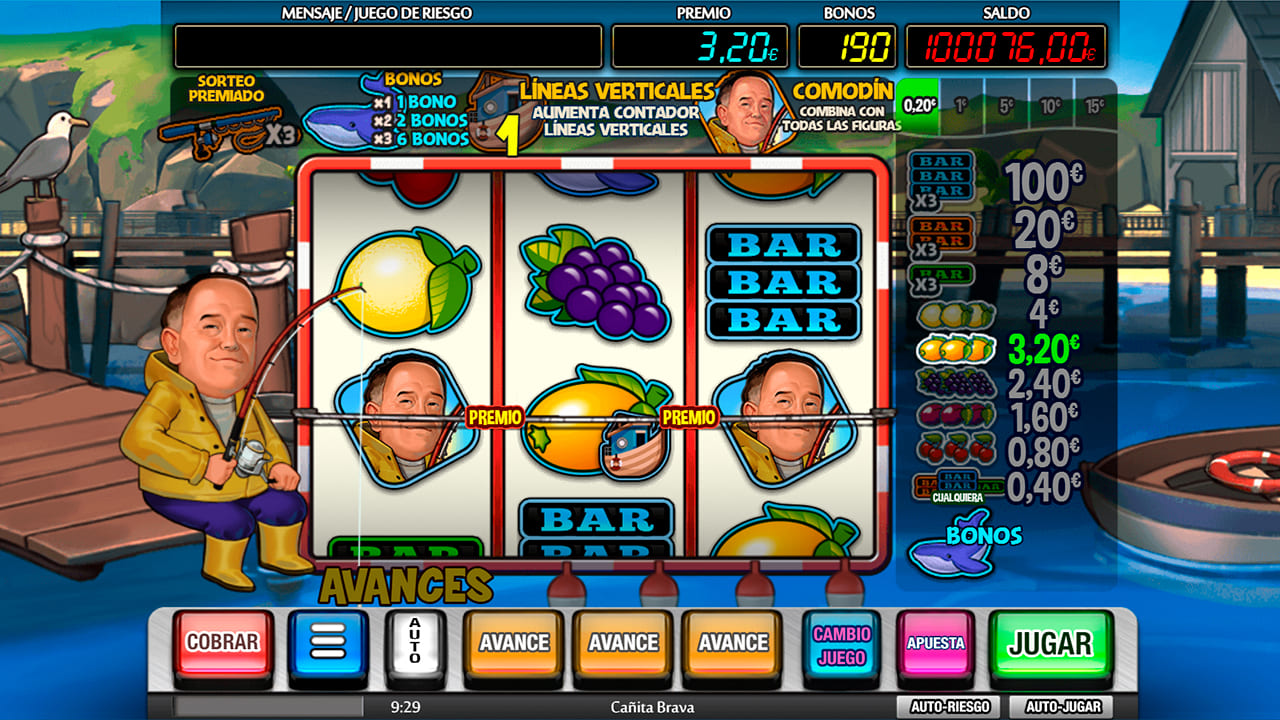Toggle the AUTO-RIESGO option

[x=949, y=707]
